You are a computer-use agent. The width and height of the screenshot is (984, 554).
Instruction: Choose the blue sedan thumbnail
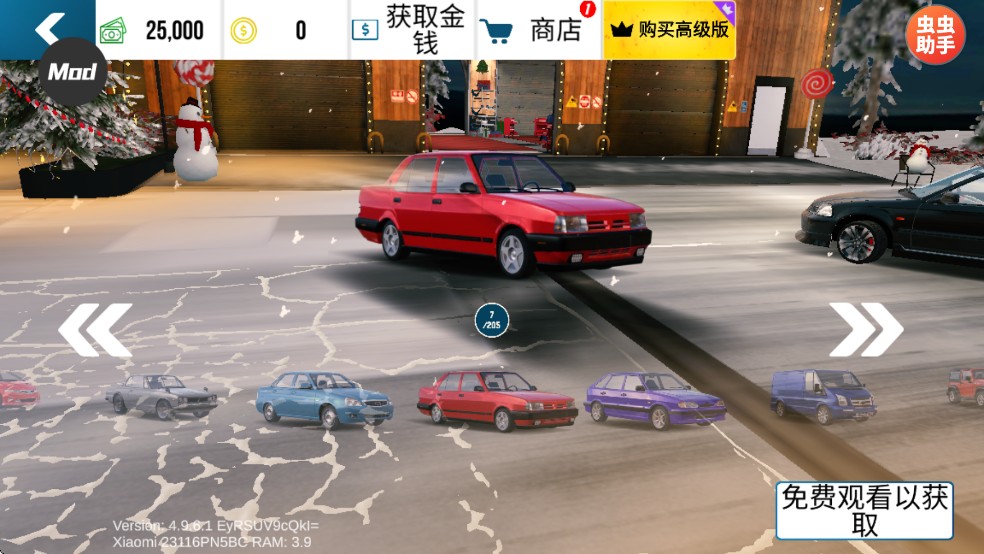pos(324,399)
